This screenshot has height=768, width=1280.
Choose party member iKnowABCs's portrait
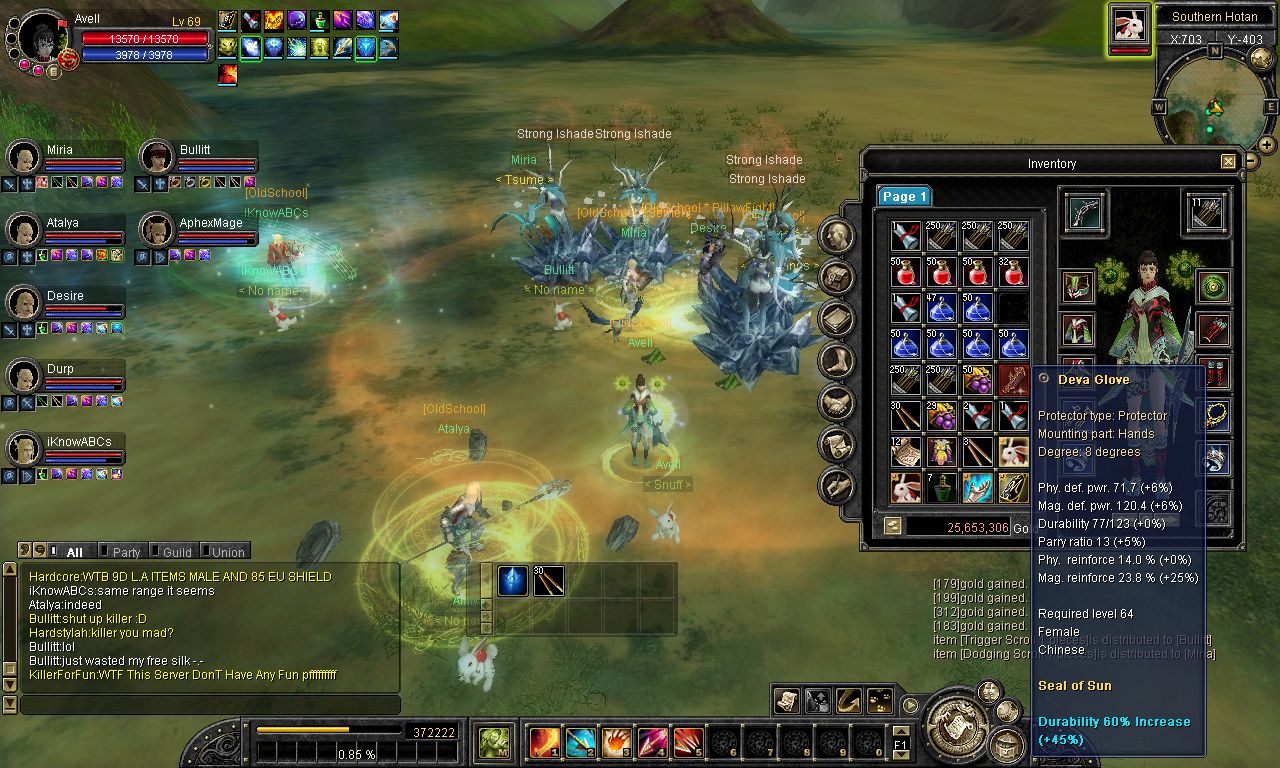click(x=23, y=449)
